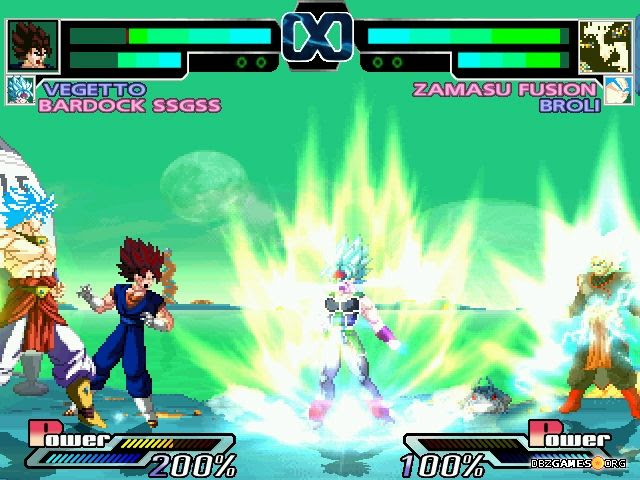
Task: Select the Bardock SSGSS partner portrait
Action: [x=20, y=91]
